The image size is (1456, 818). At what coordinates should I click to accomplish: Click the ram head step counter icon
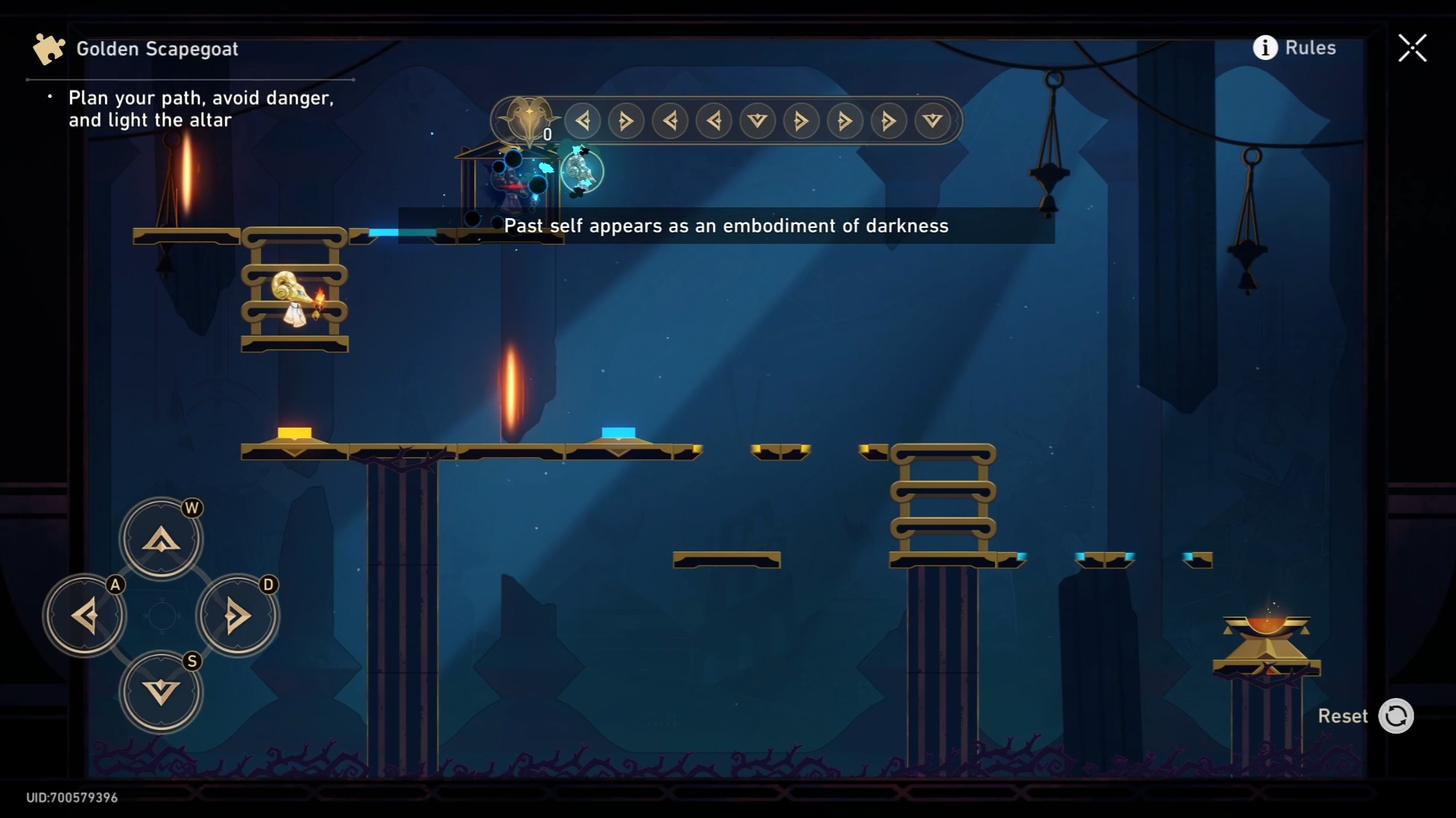pyautogui.click(x=528, y=119)
